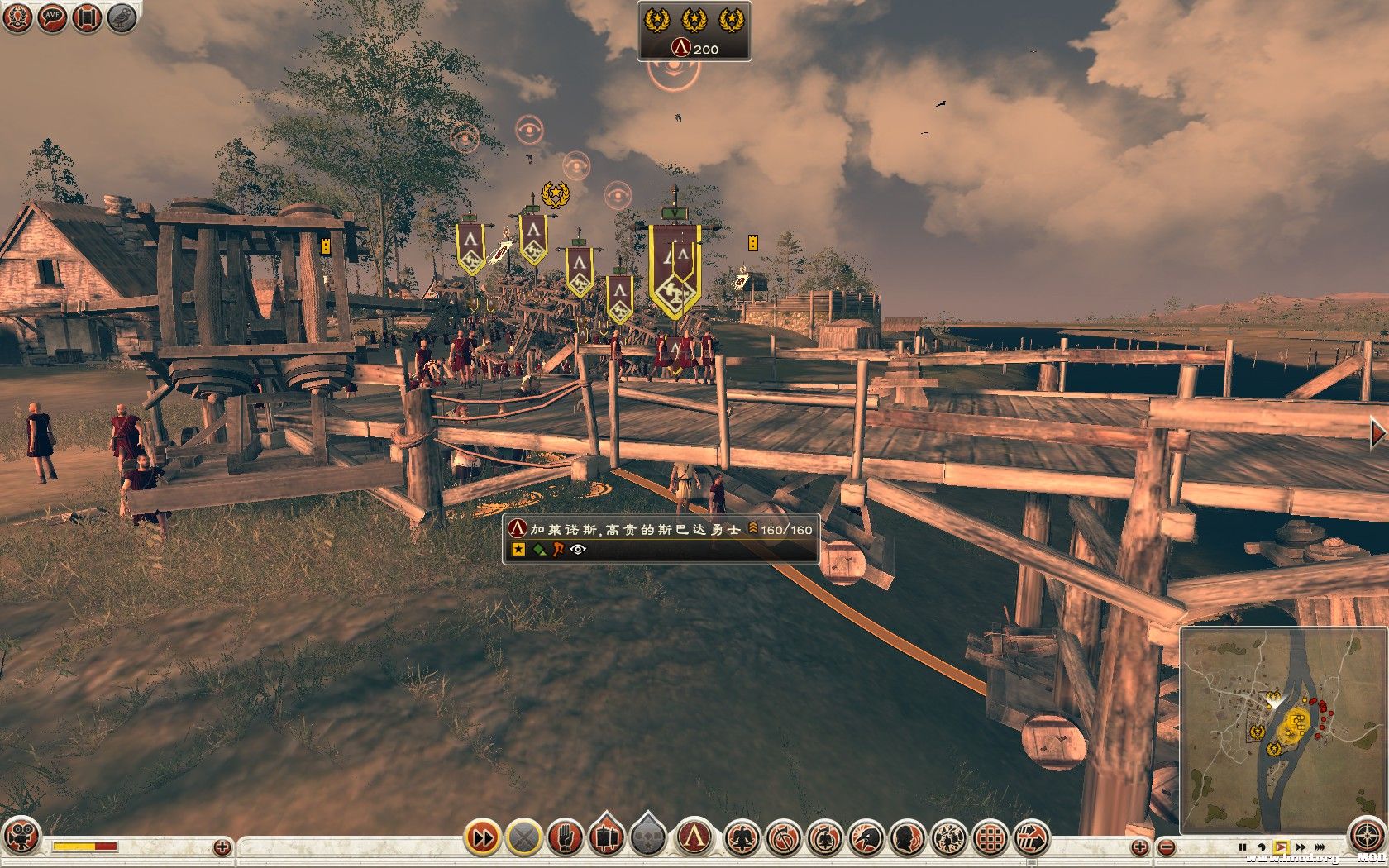Viewport: 1389px width, 868px height.
Task: Open the laurel wreath menu icon
Action: pos(17,17)
